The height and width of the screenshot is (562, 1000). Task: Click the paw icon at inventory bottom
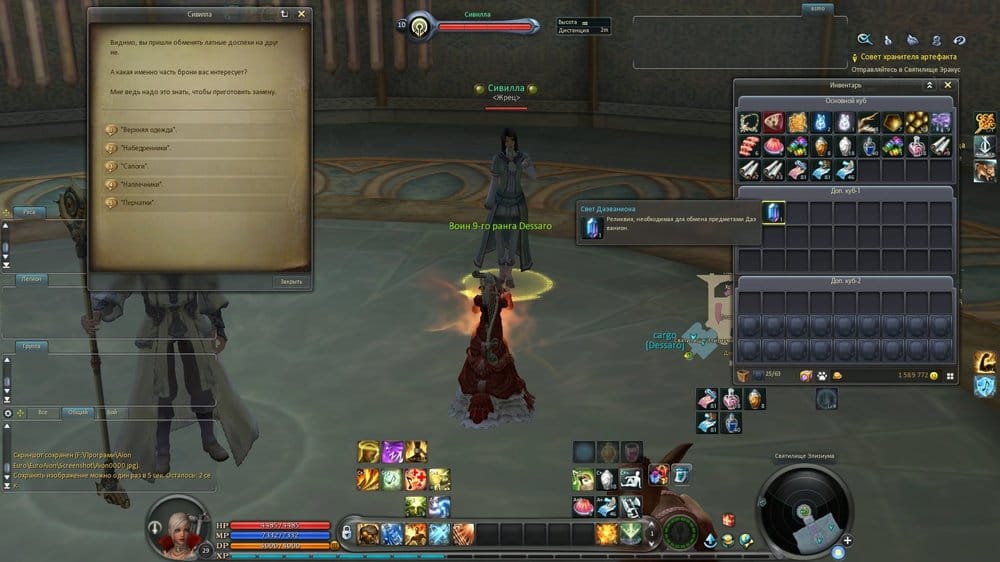pyautogui.click(x=820, y=375)
